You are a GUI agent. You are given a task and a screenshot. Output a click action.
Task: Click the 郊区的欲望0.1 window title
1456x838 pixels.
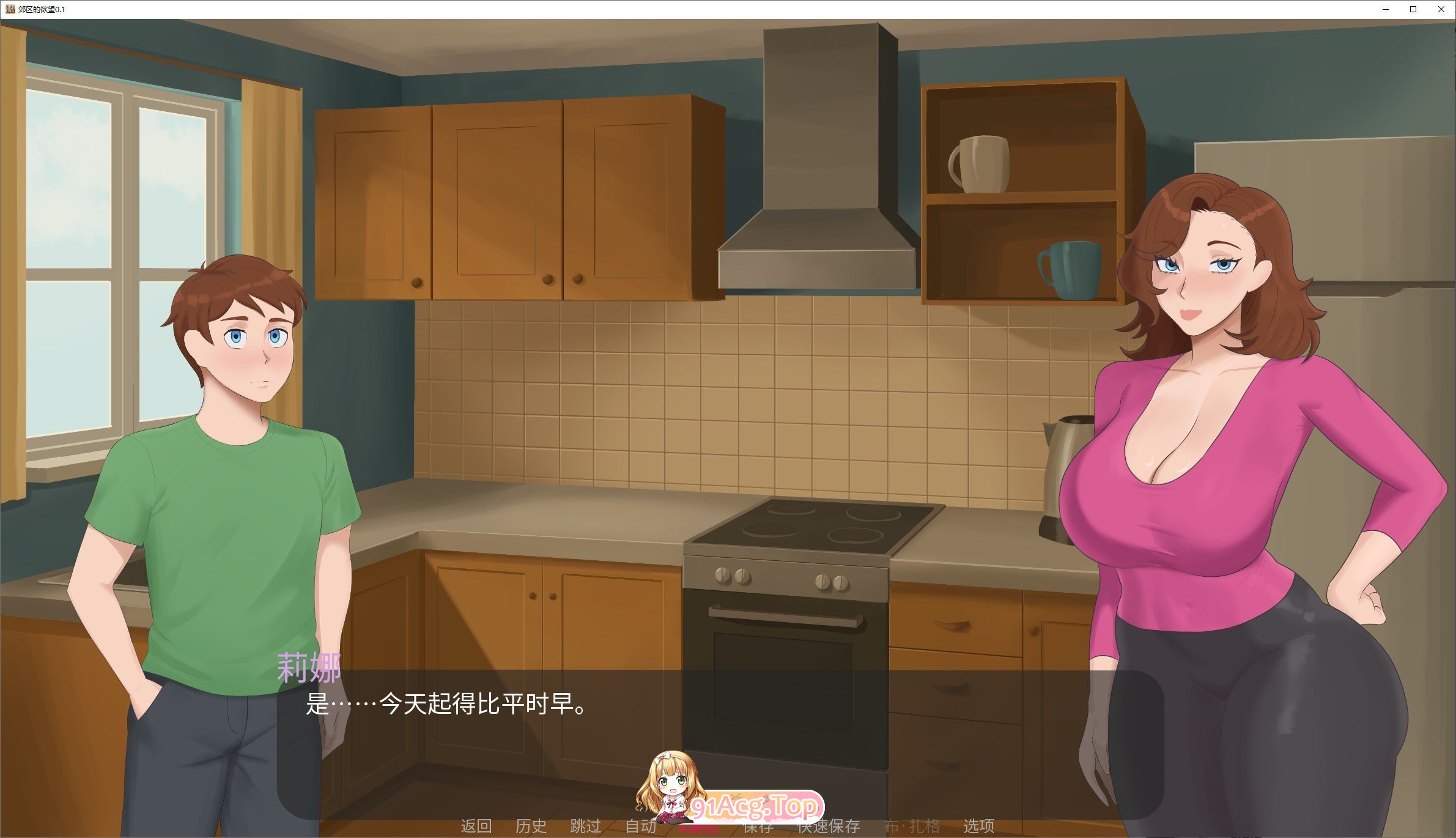[42, 9]
